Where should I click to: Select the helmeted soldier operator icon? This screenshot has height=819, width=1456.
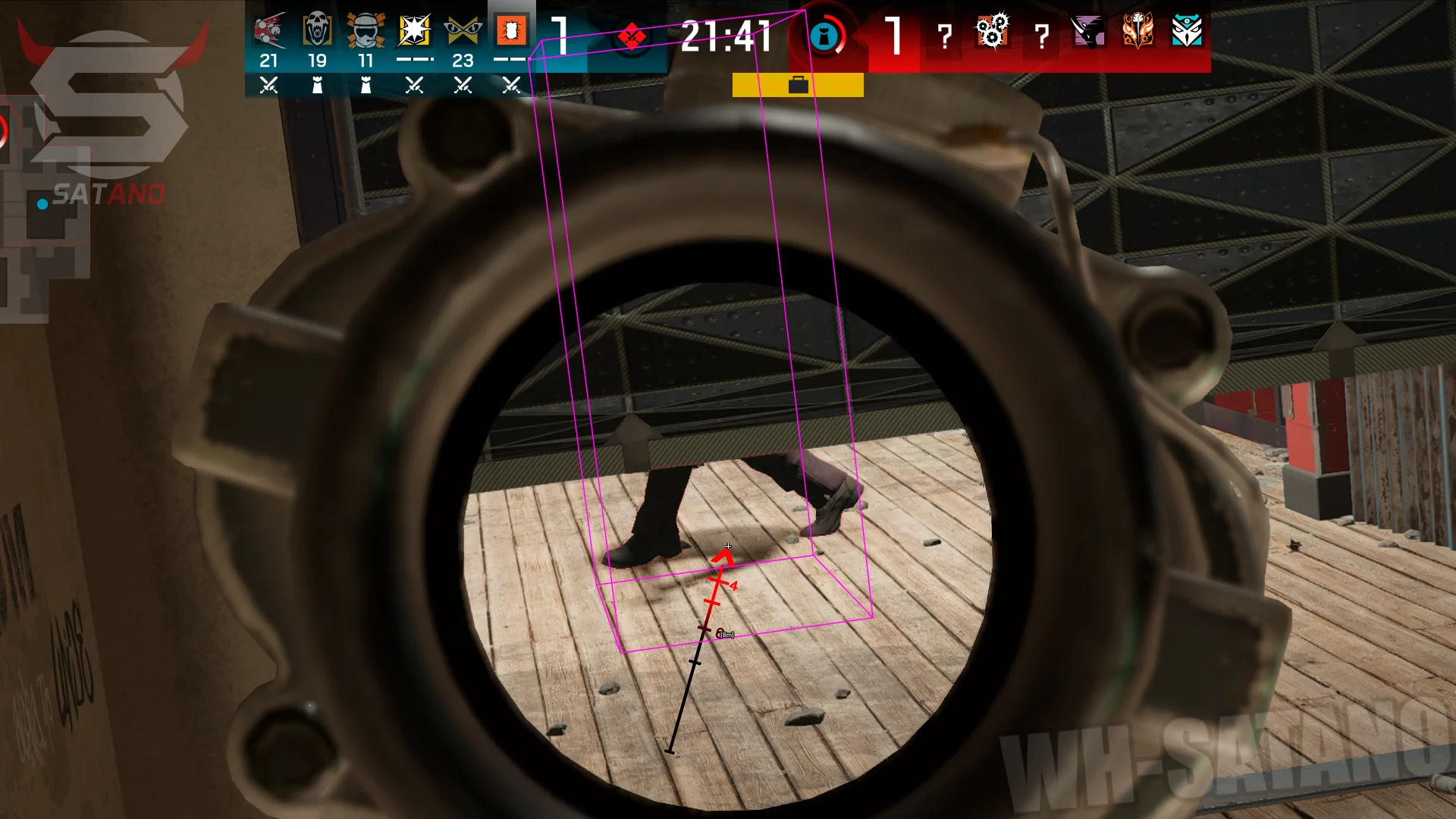[366, 31]
